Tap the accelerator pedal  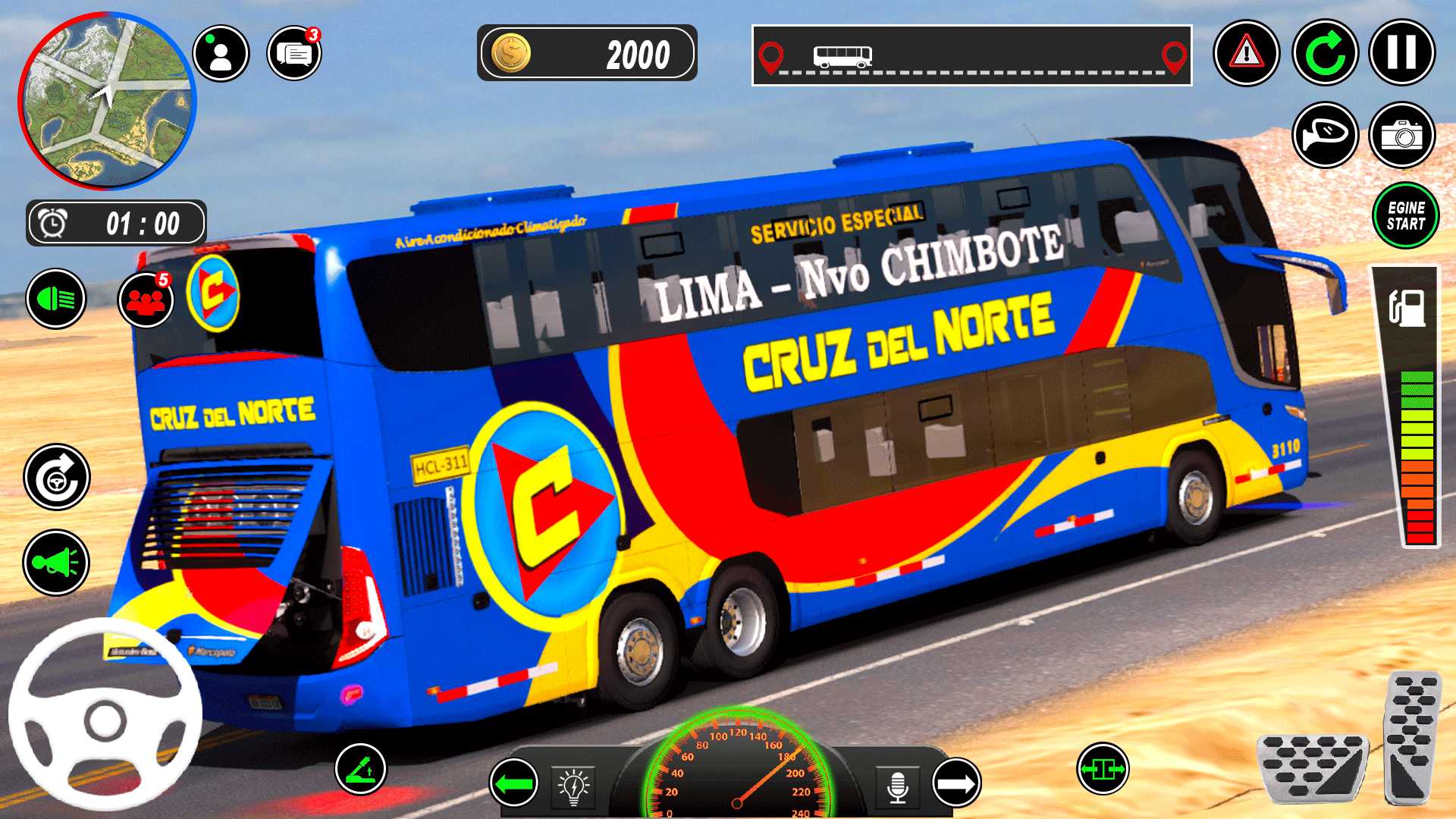coord(1411,737)
